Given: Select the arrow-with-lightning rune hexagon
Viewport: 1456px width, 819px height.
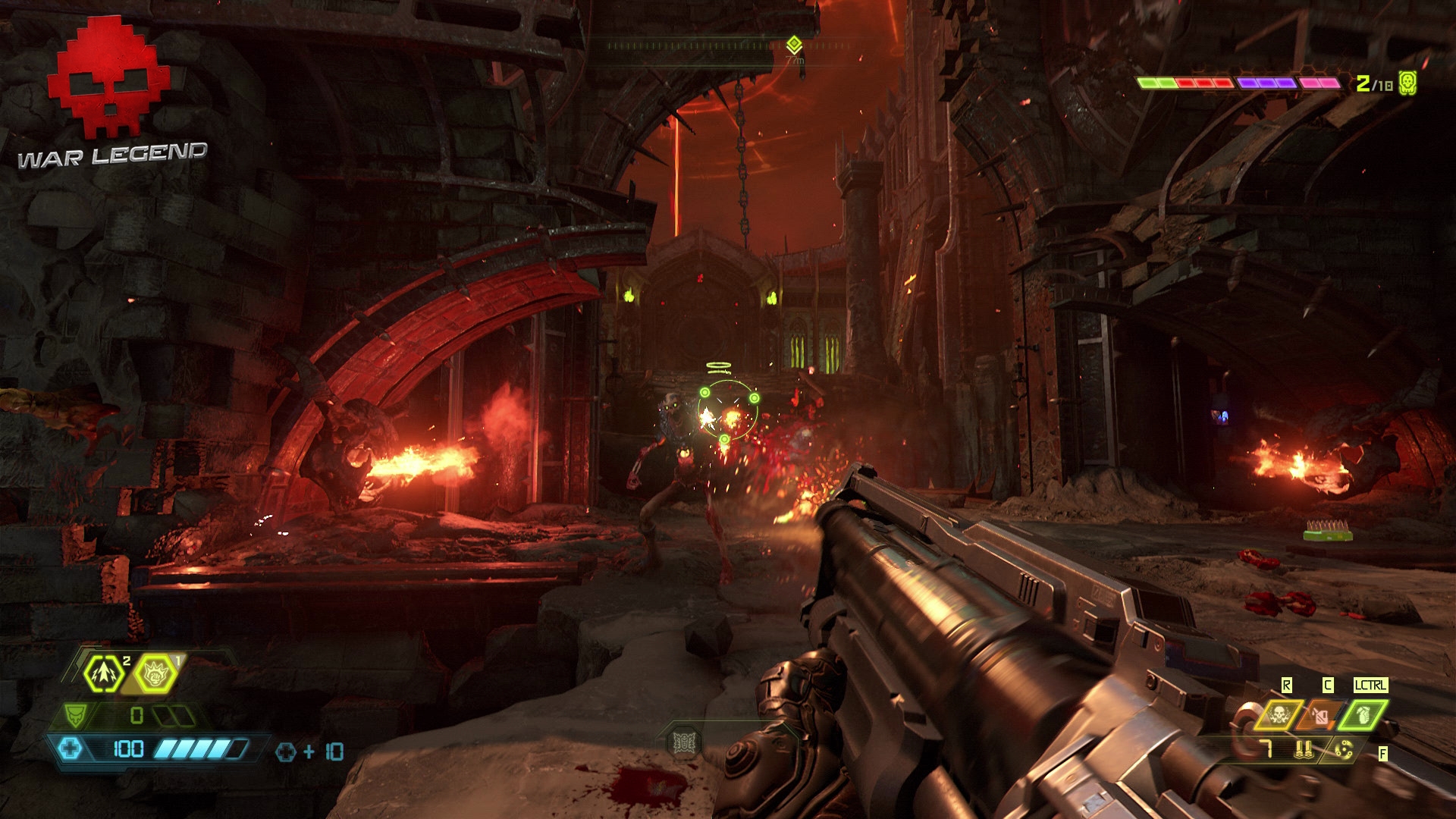Looking at the screenshot, I should click(104, 673).
